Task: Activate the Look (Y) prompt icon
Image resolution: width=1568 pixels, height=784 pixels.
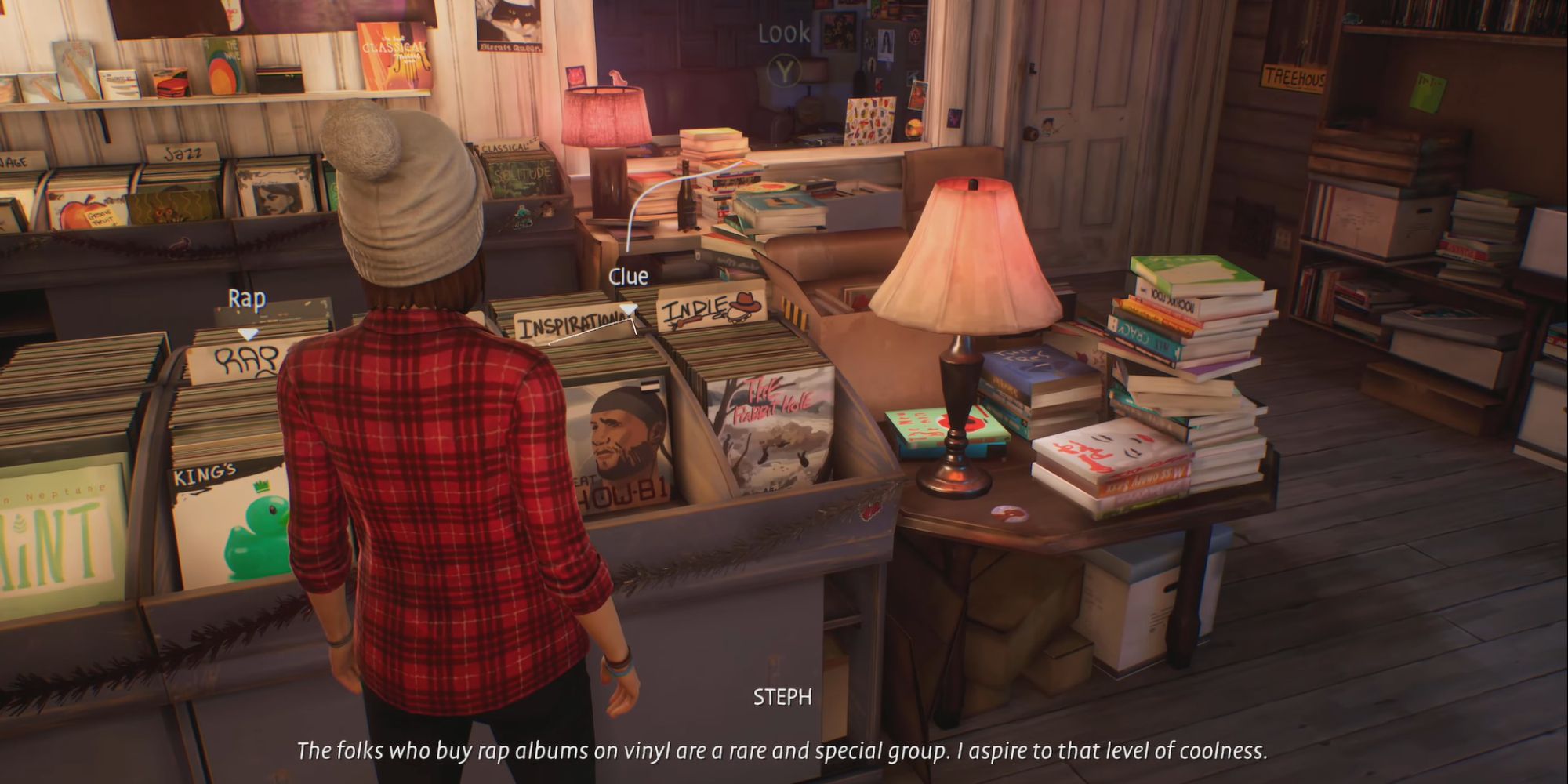Action: [782, 33]
